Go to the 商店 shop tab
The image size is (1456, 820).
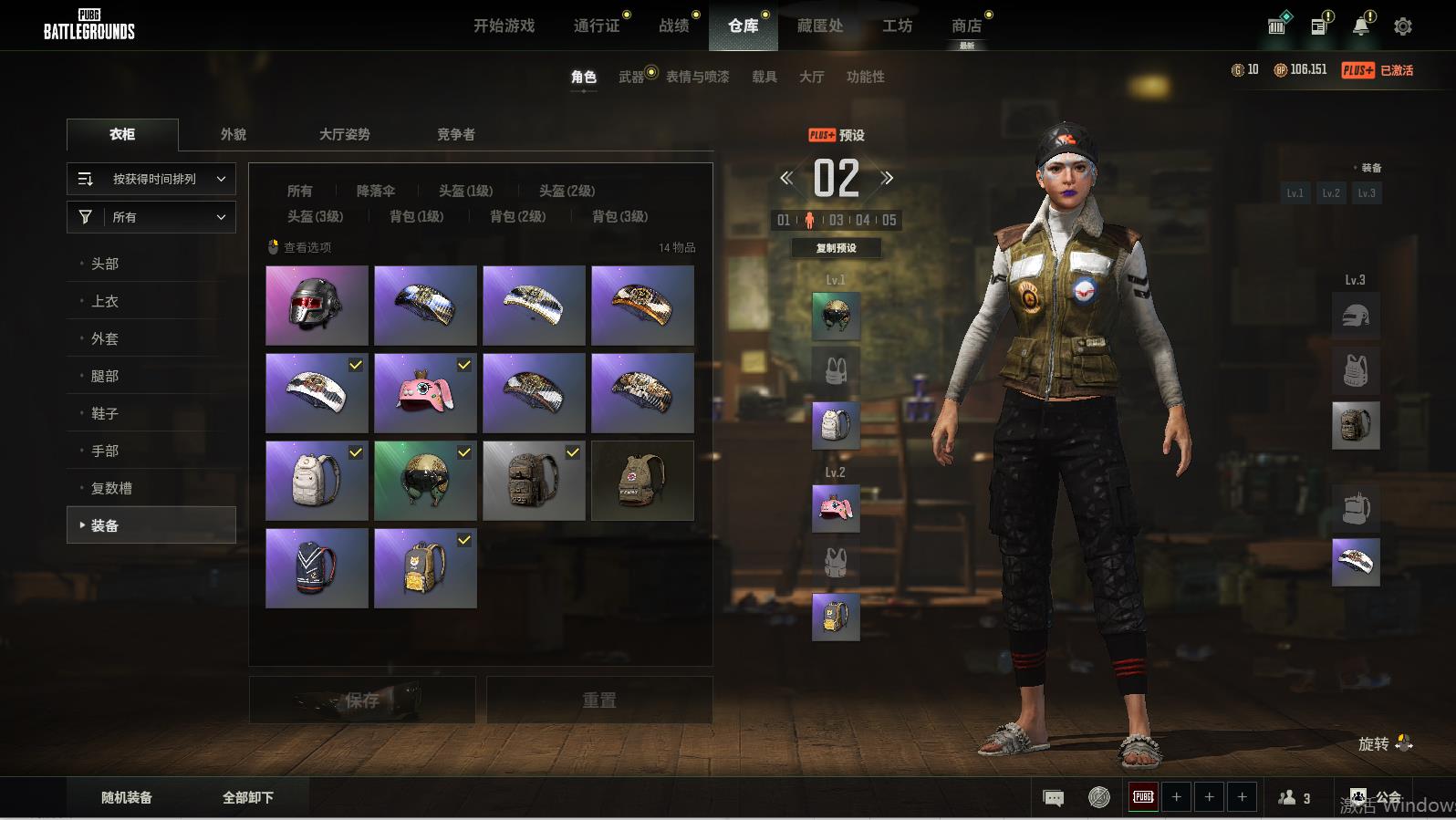point(966,26)
